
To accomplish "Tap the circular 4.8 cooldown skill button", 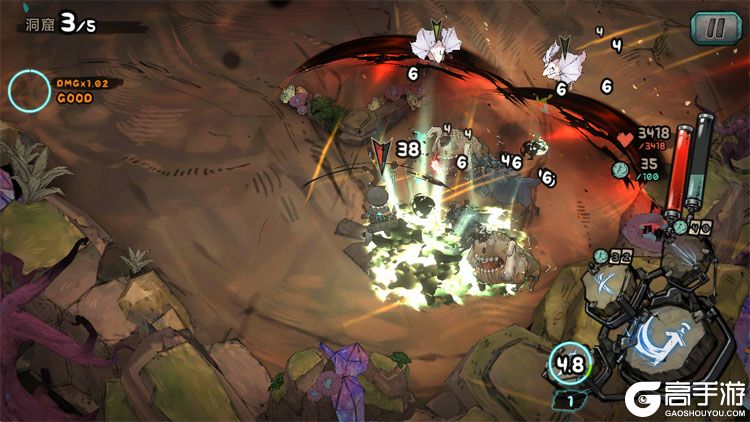I will coord(571,362).
